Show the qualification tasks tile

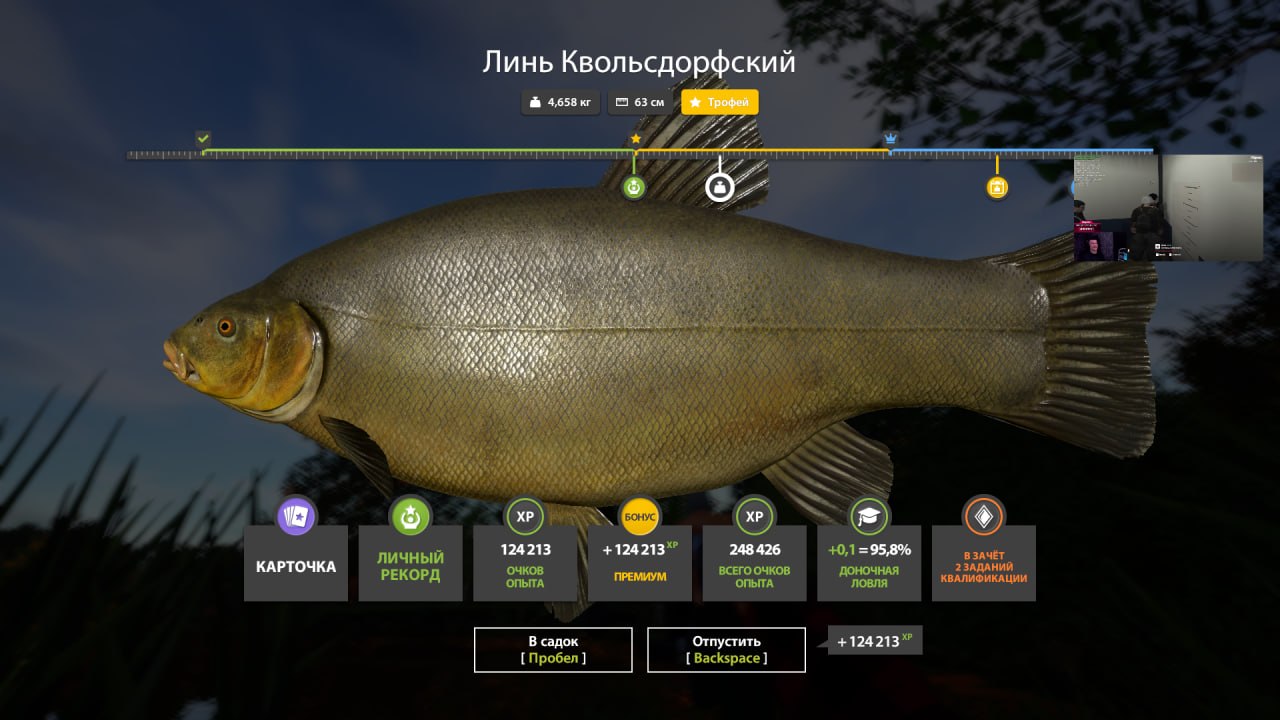point(983,564)
